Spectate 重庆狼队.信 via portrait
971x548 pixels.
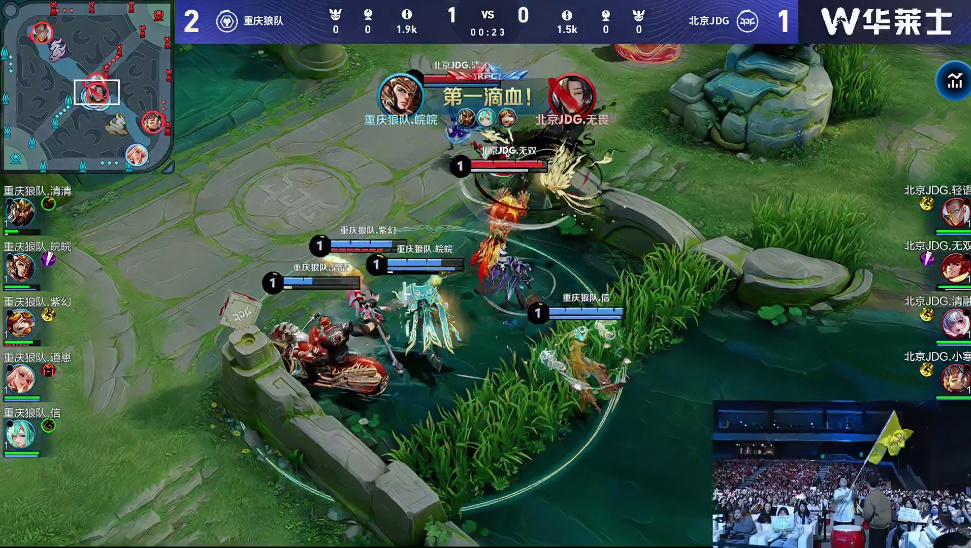20,433
